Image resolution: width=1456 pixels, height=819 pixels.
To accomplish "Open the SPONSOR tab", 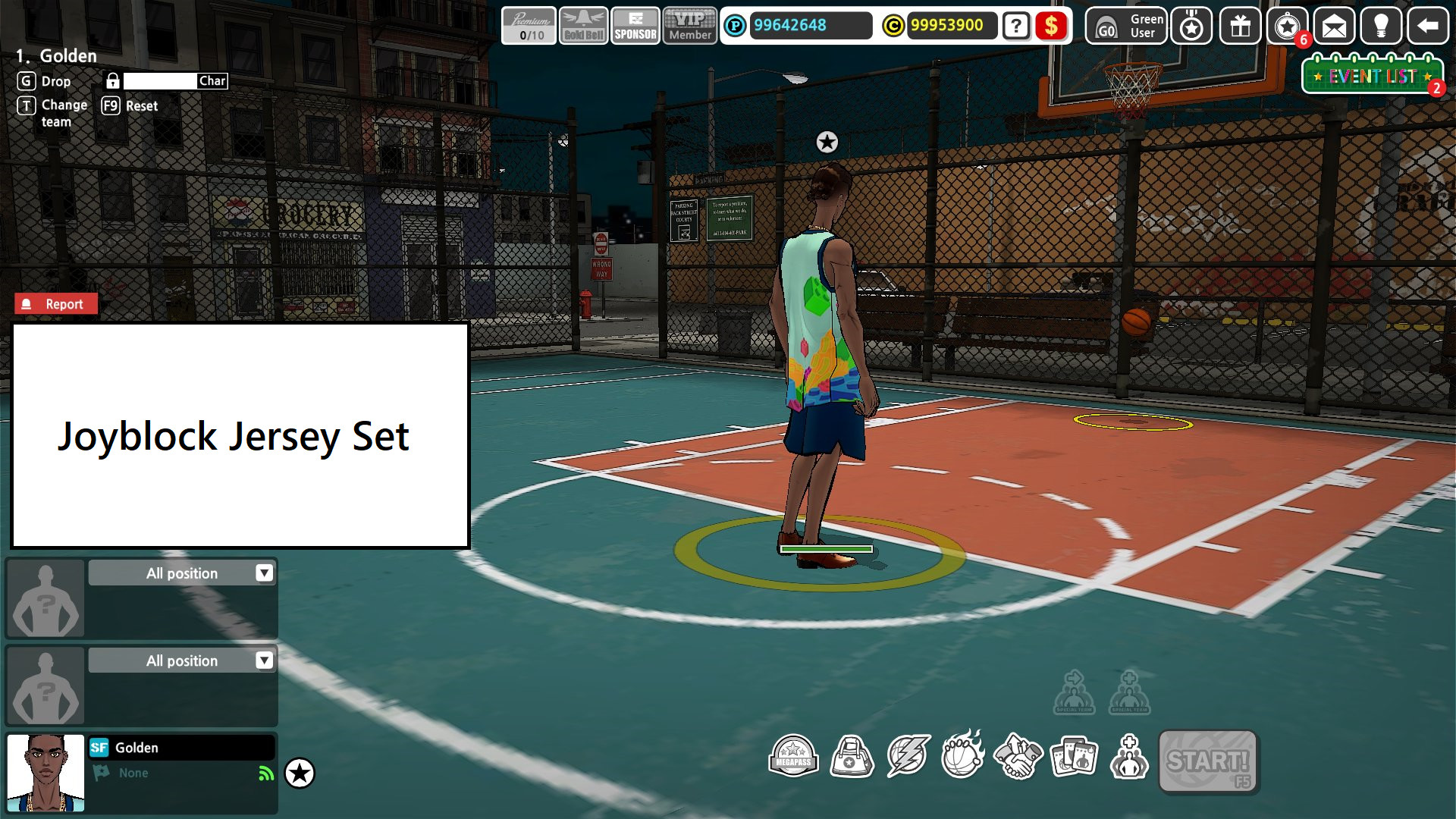I will [x=635, y=25].
